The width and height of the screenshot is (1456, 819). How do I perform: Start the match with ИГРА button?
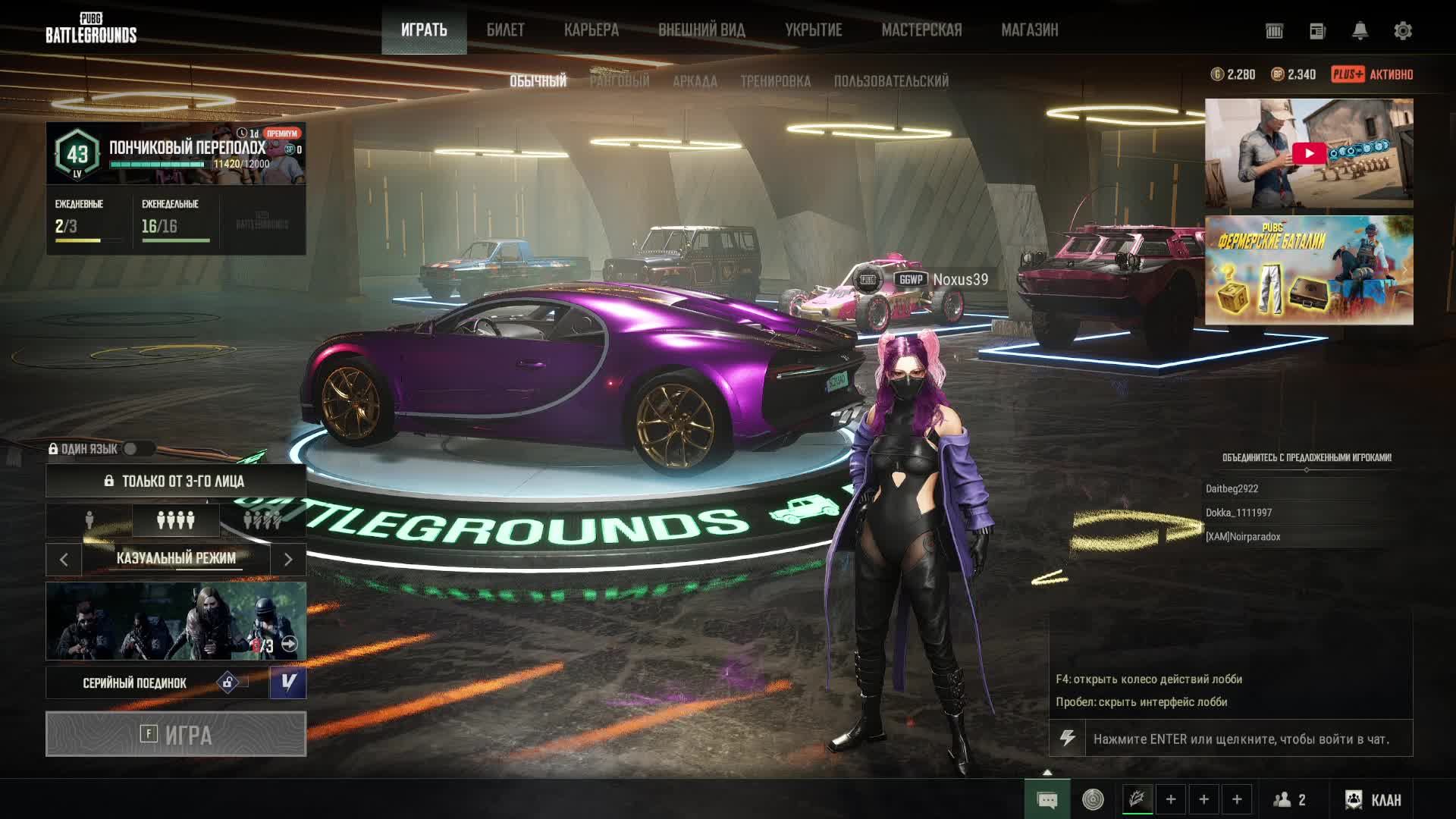(x=176, y=734)
